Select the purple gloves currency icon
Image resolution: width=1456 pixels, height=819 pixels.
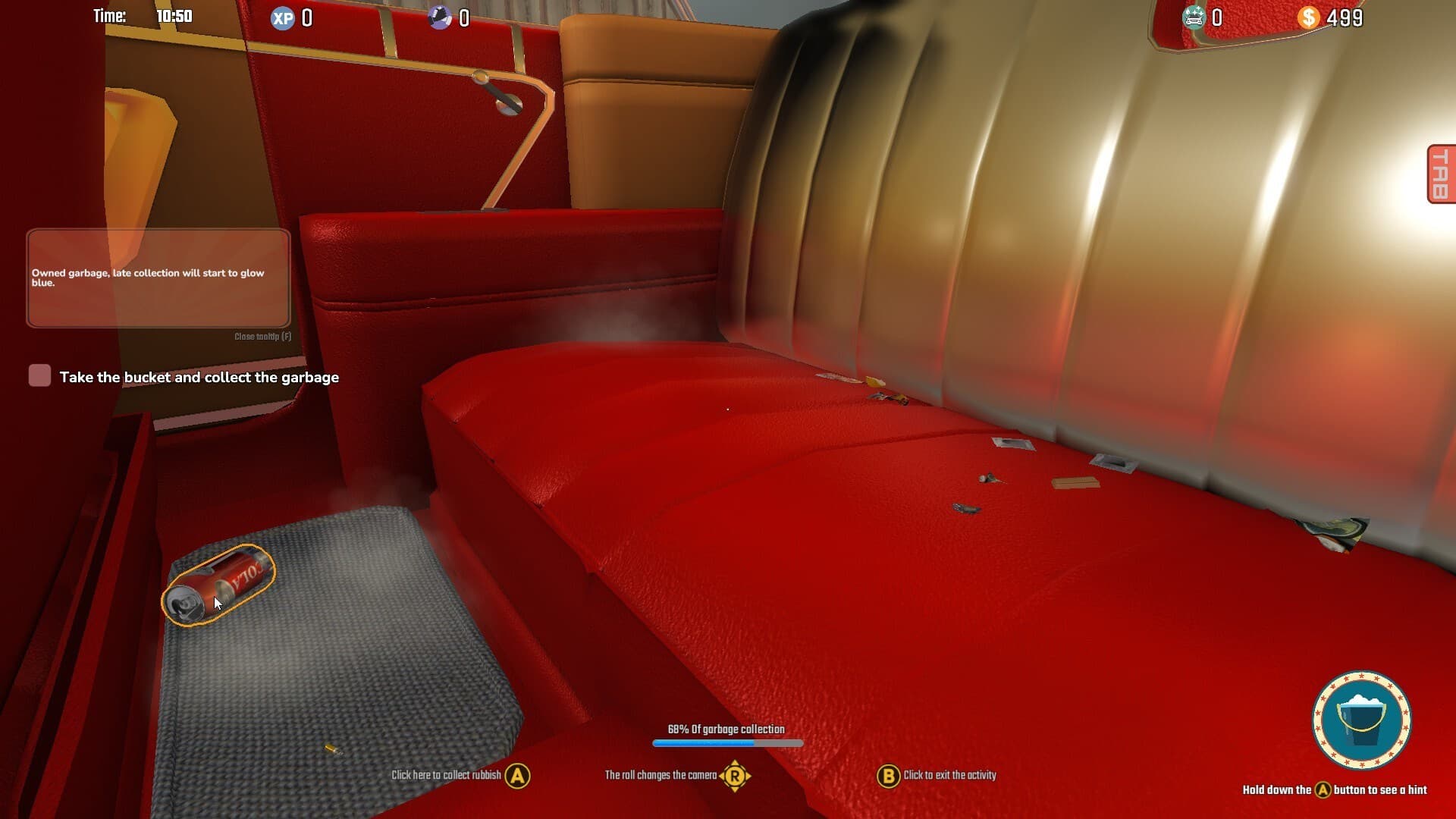click(438, 17)
